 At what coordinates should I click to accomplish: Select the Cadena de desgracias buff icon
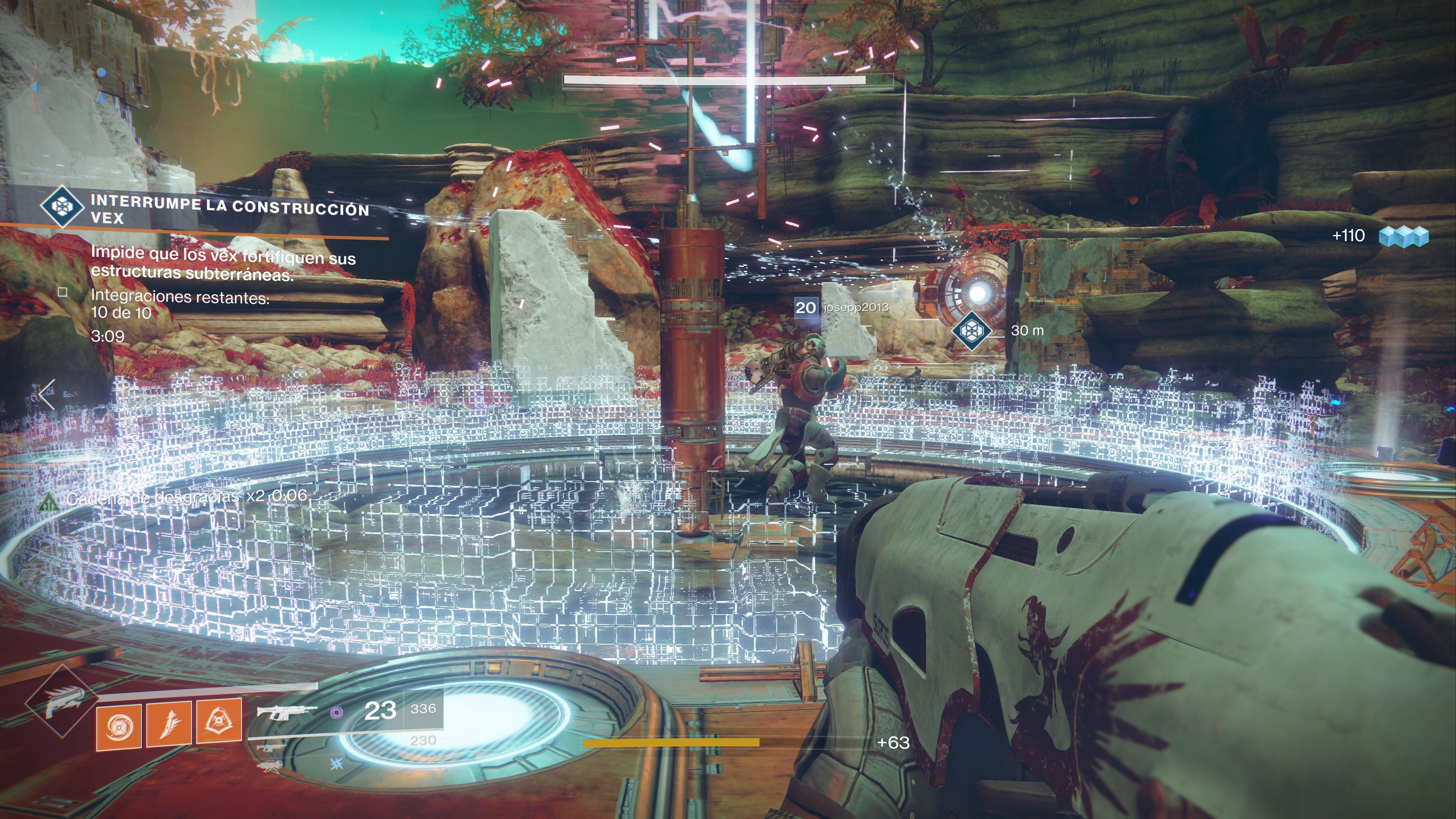tap(49, 501)
